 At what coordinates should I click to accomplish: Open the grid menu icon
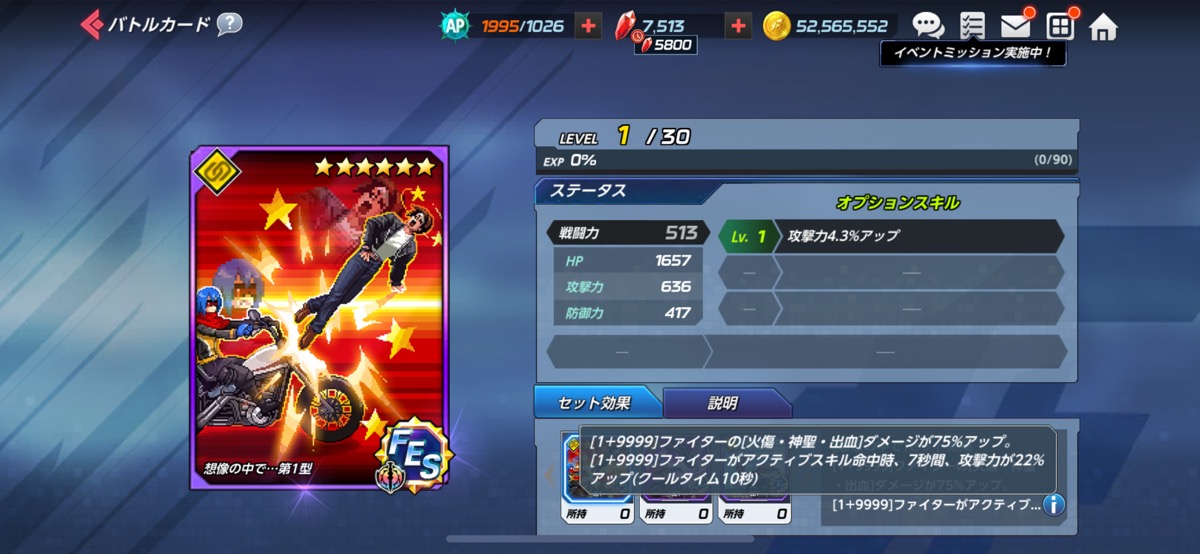1059,26
